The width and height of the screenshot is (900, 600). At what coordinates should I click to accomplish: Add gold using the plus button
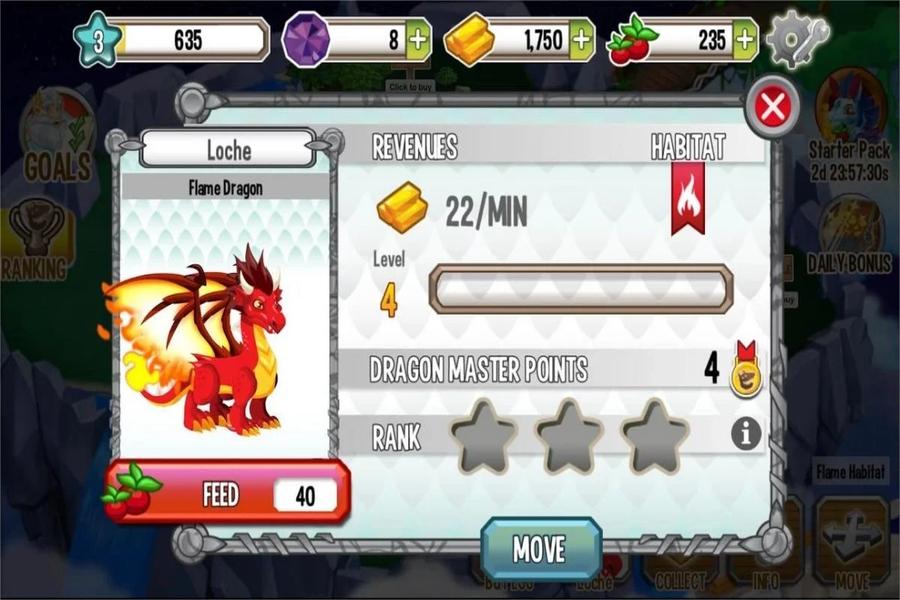click(582, 40)
